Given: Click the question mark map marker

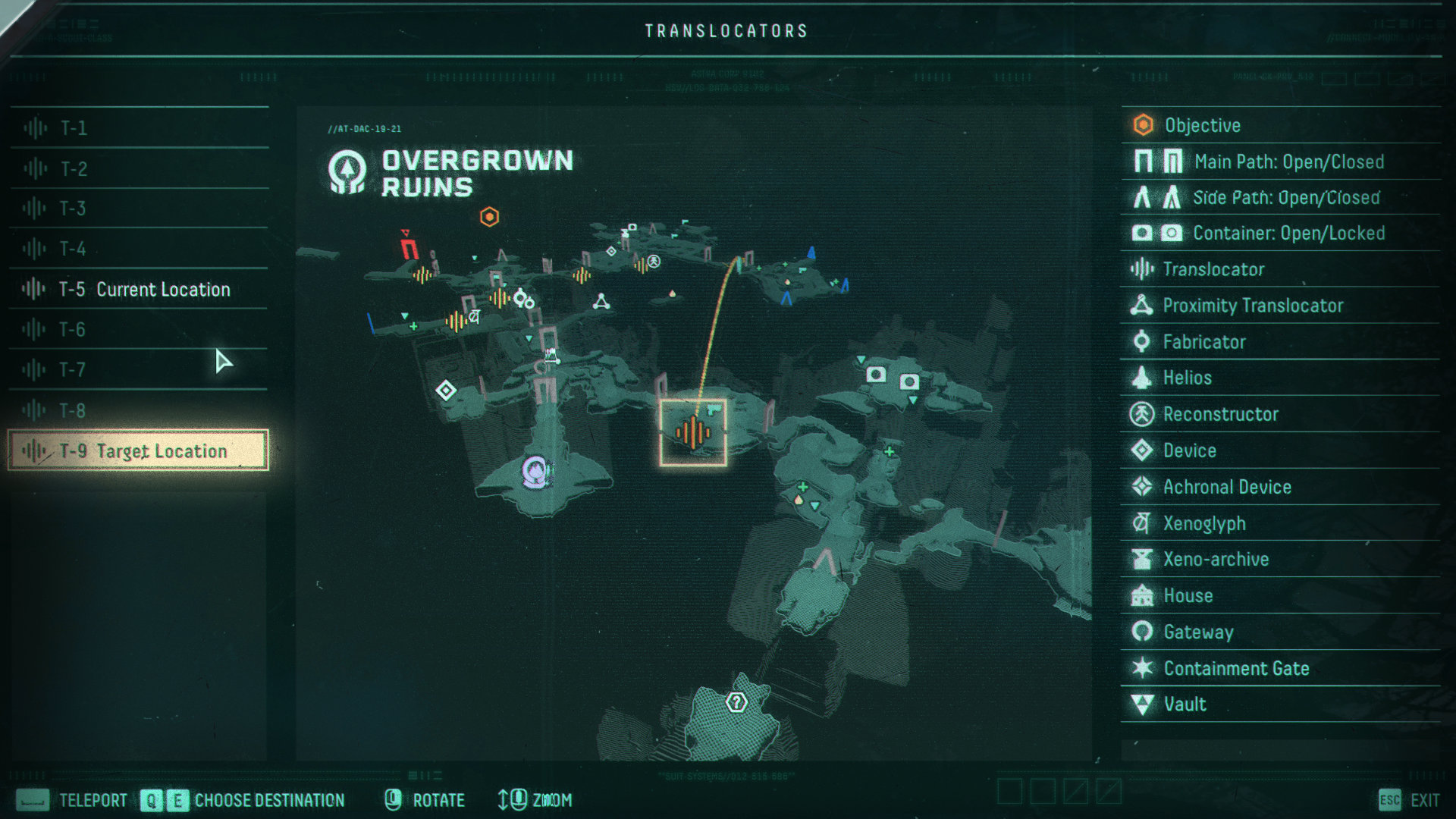Looking at the screenshot, I should [736, 702].
